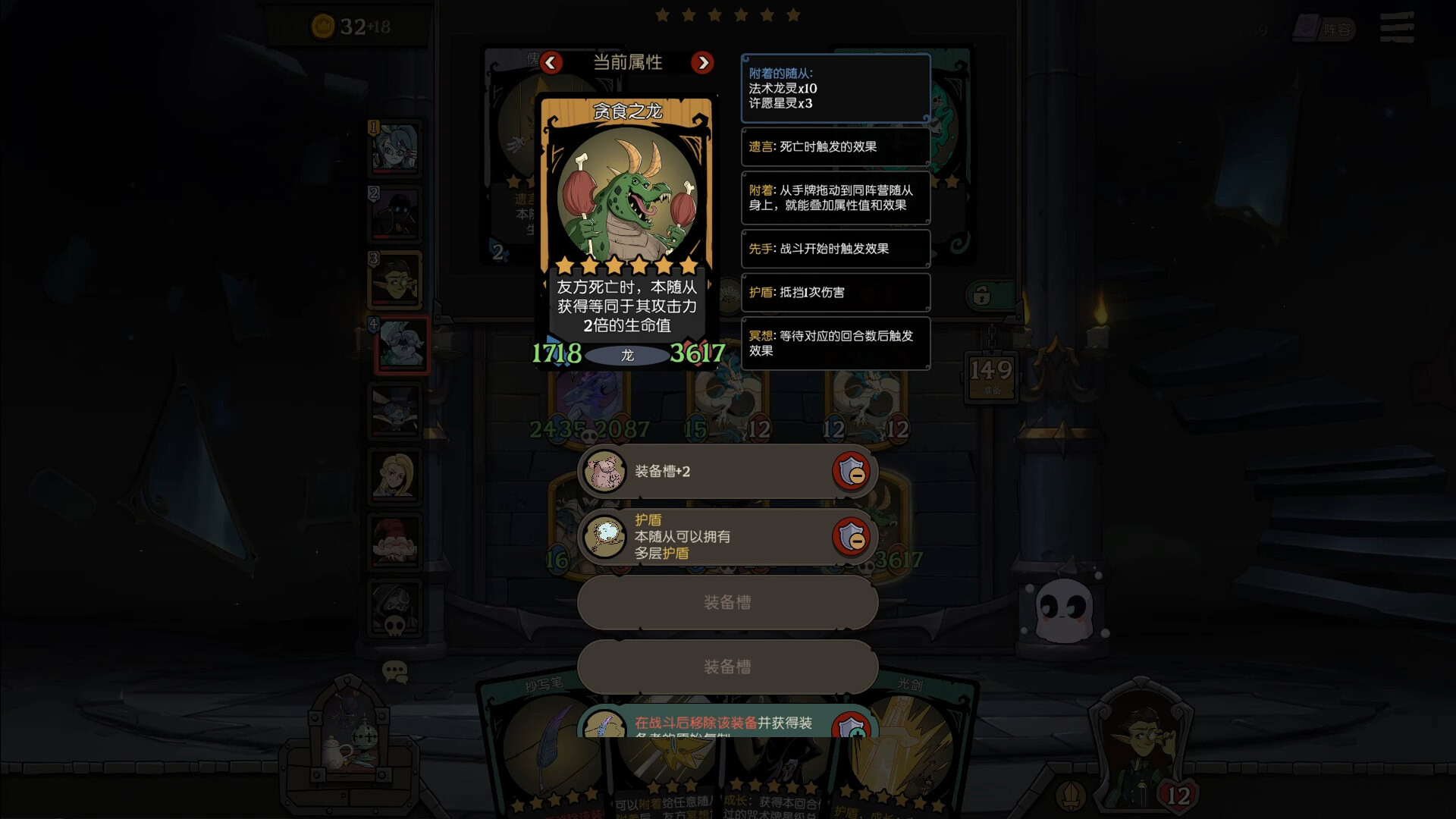Click the right arrow beside 当前属性
The image size is (1456, 819).
pos(702,64)
